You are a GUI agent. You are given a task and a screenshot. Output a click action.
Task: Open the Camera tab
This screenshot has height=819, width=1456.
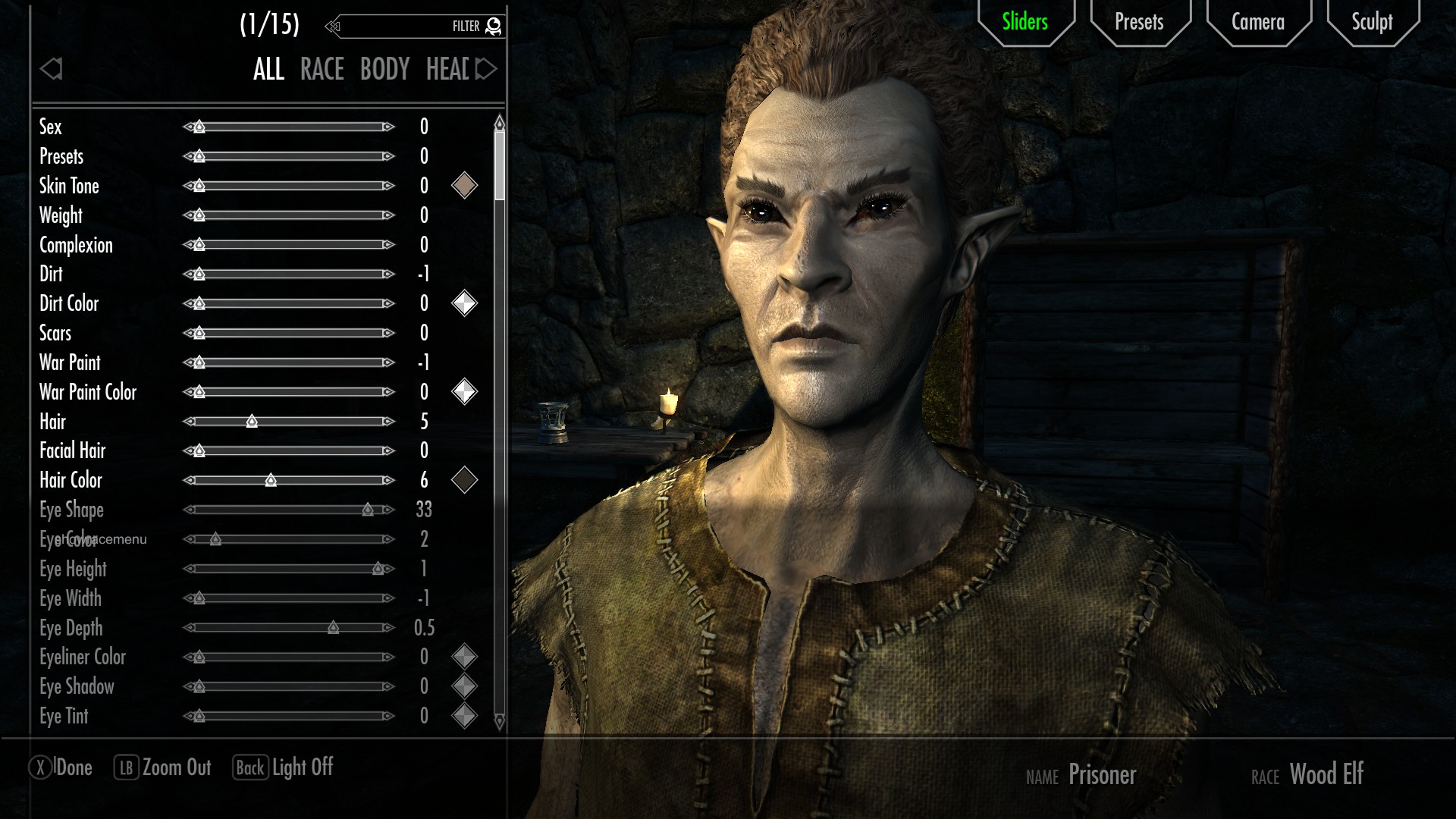[x=1257, y=22]
